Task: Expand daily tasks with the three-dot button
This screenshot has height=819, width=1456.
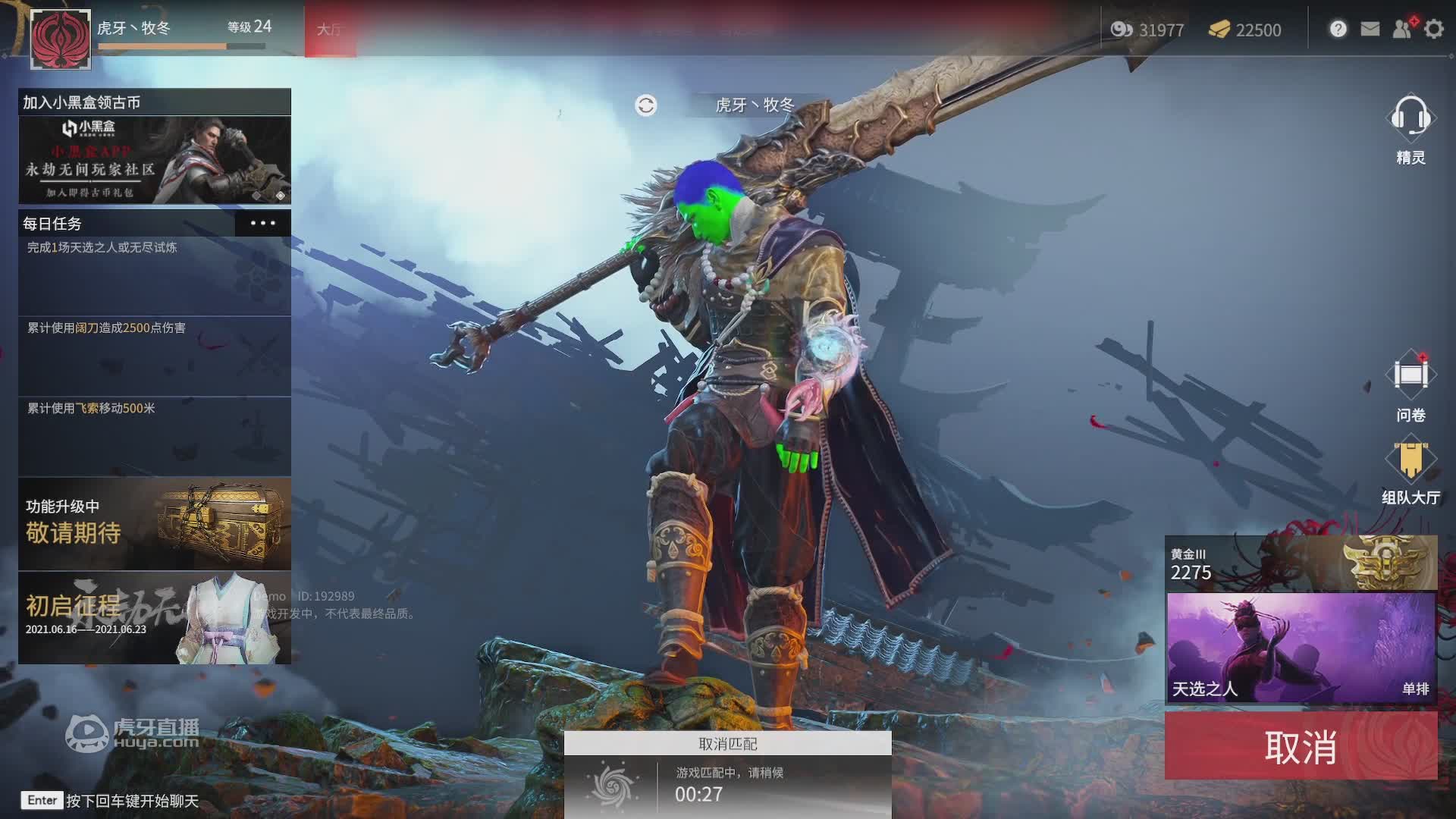Action: (x=262, y=223)
